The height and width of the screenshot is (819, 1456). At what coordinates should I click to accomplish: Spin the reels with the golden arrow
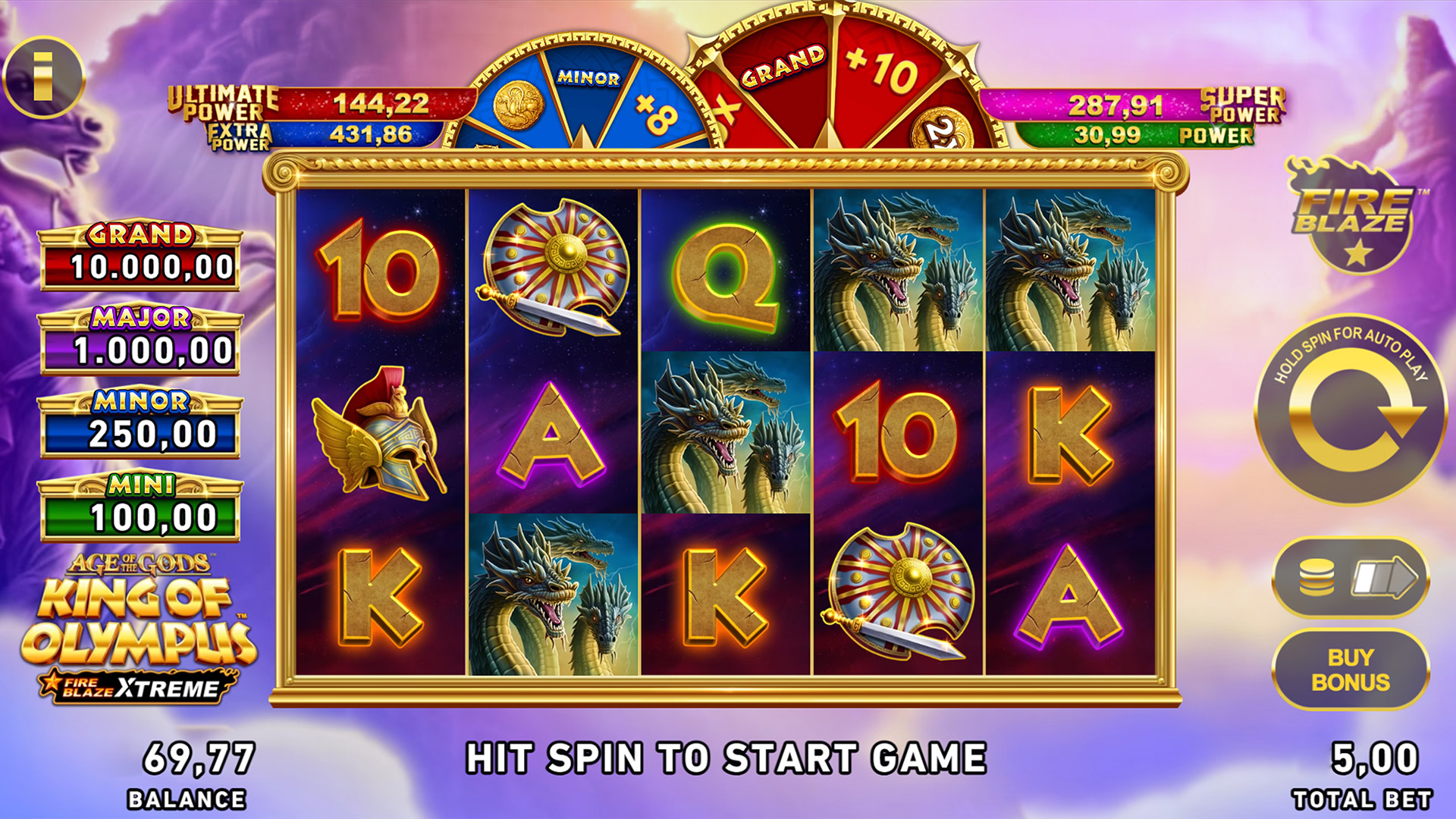point(1351,411)
